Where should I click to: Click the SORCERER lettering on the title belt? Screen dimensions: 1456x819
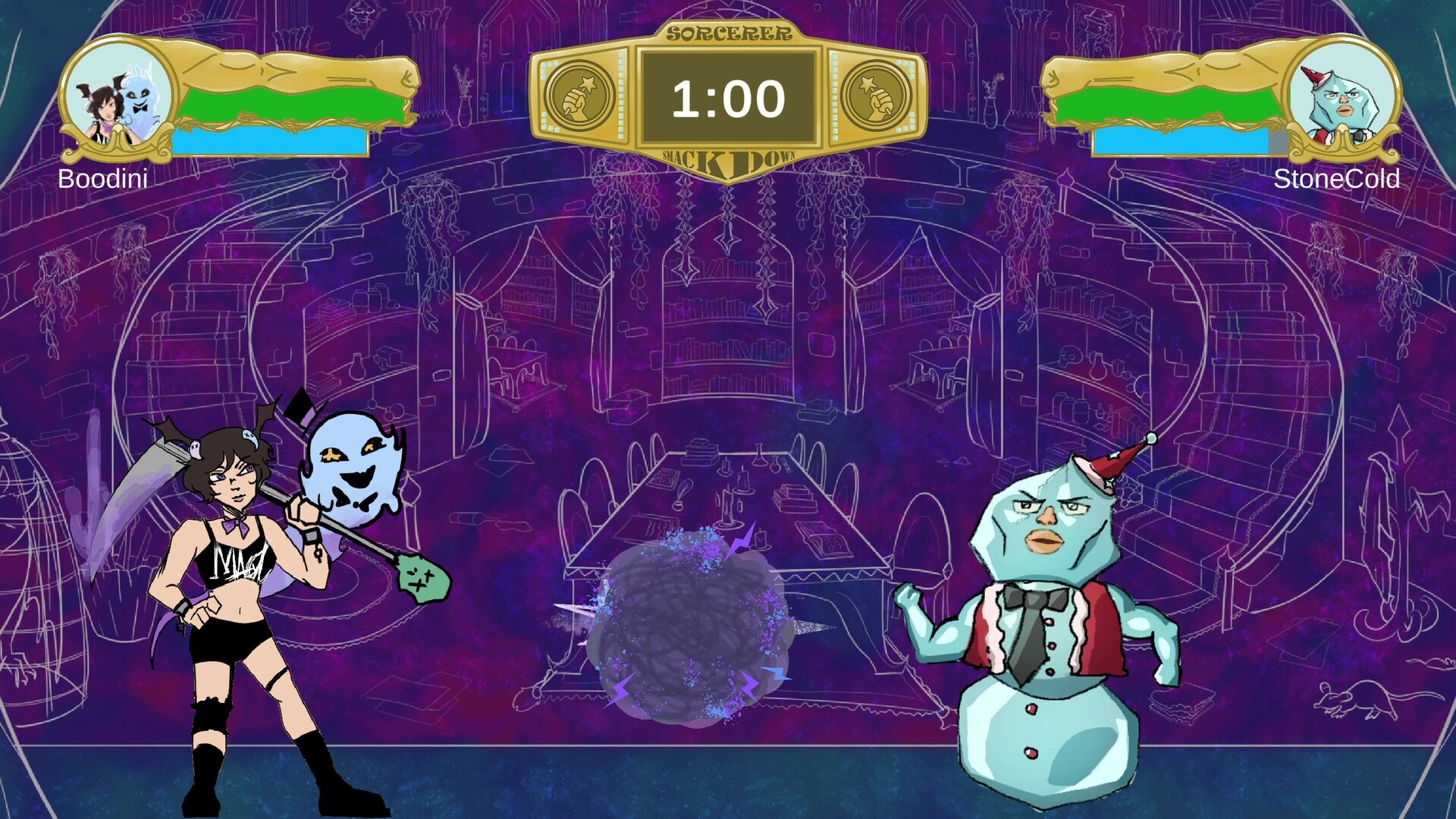tap(728, 32)
